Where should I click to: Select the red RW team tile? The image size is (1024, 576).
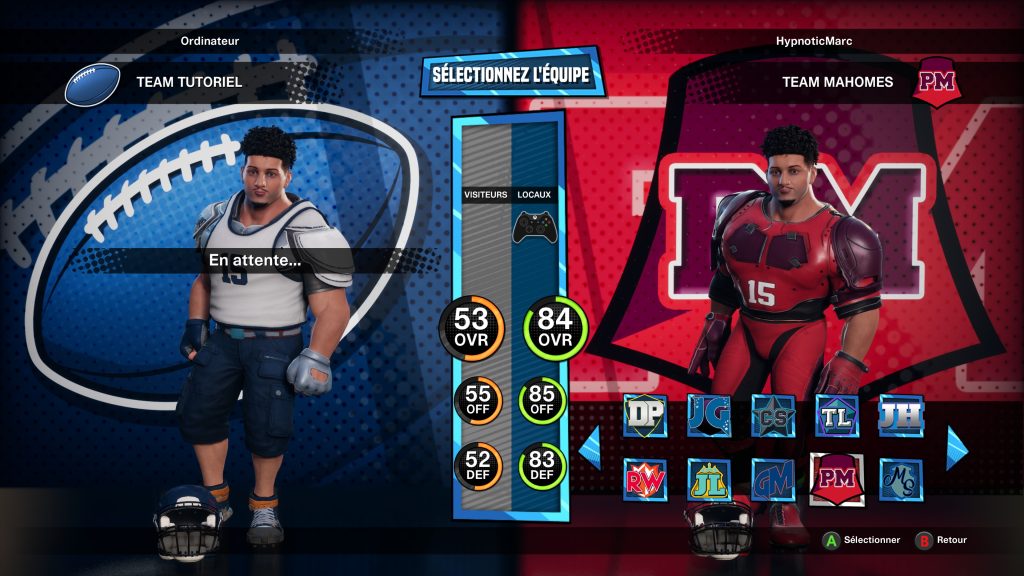[644, 480]
